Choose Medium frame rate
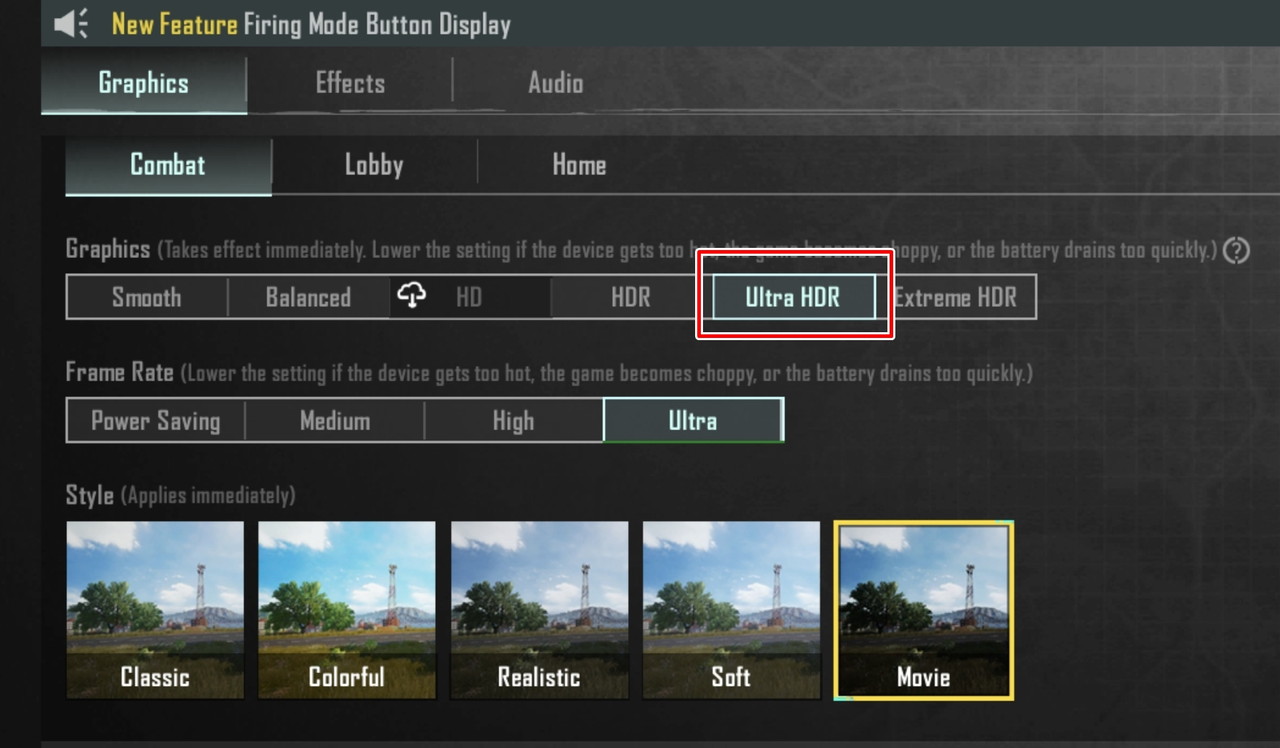Viewport: 1280px width, 748px height. tap(334, 420)
